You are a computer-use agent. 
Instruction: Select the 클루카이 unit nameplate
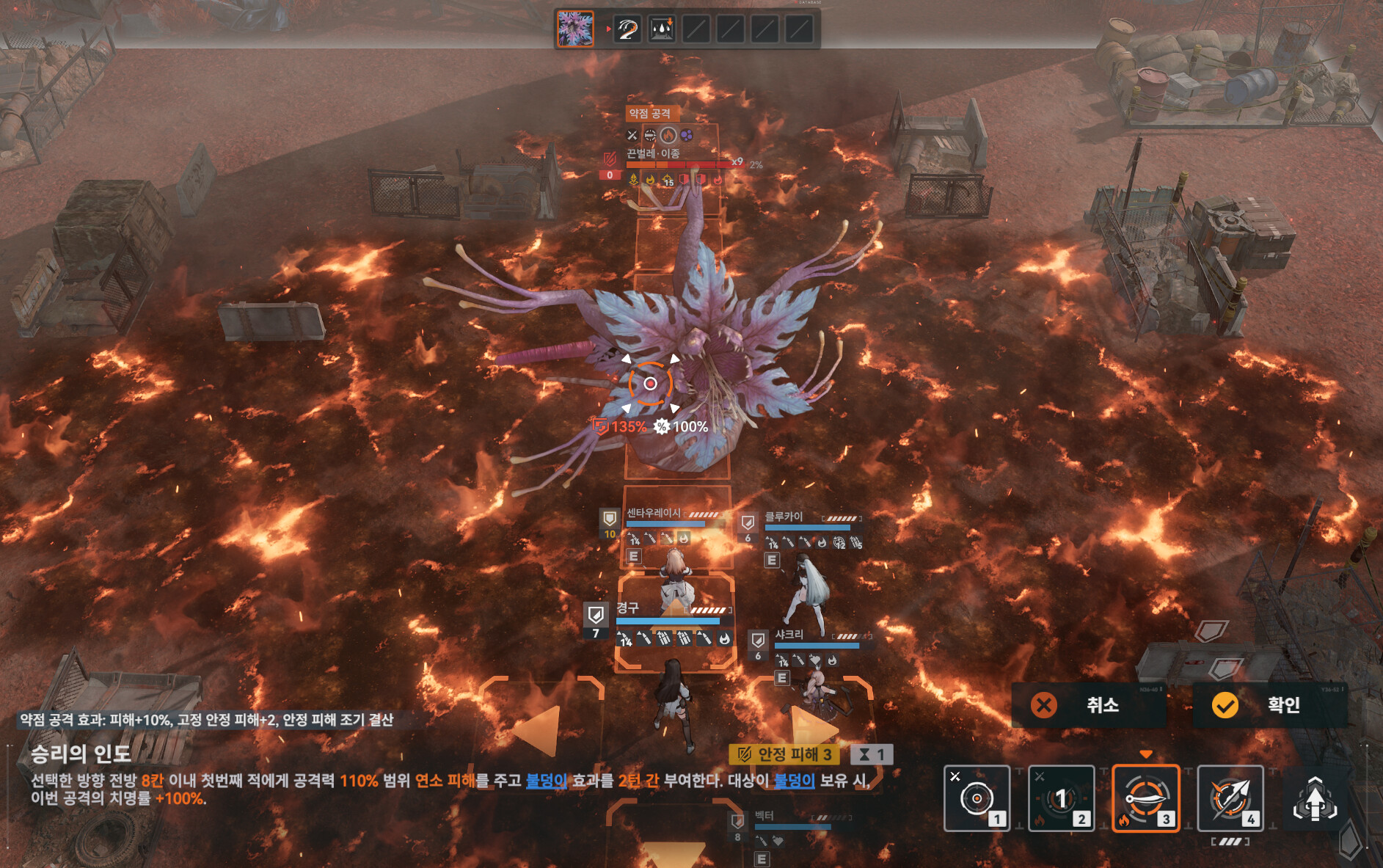784,517
